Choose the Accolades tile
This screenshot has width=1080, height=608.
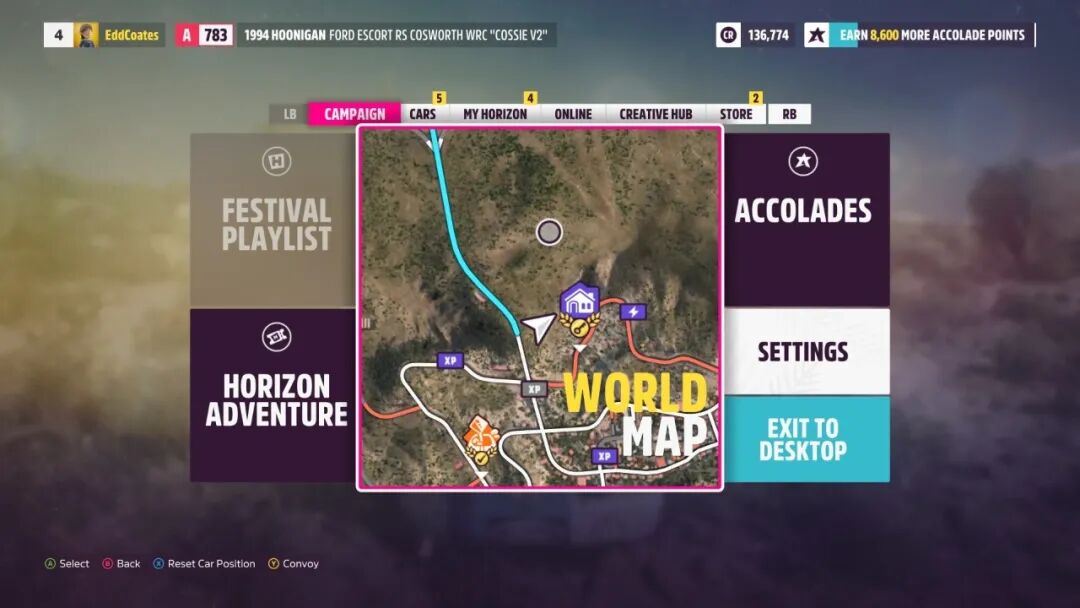[804, 219]
